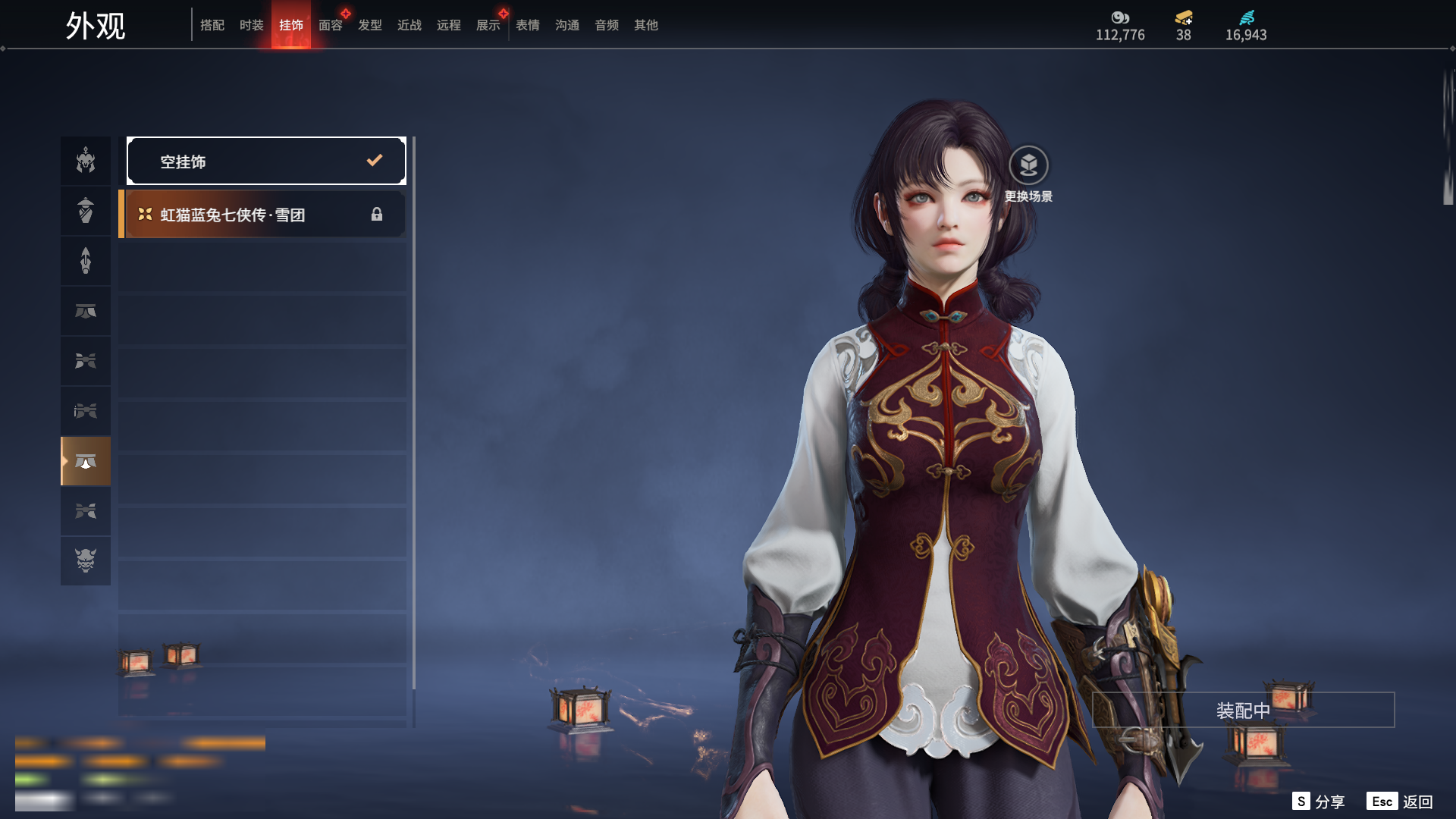The image size is (1456, 819).
Task: Switch to the 表情 tab
Action: pos(528,25)
